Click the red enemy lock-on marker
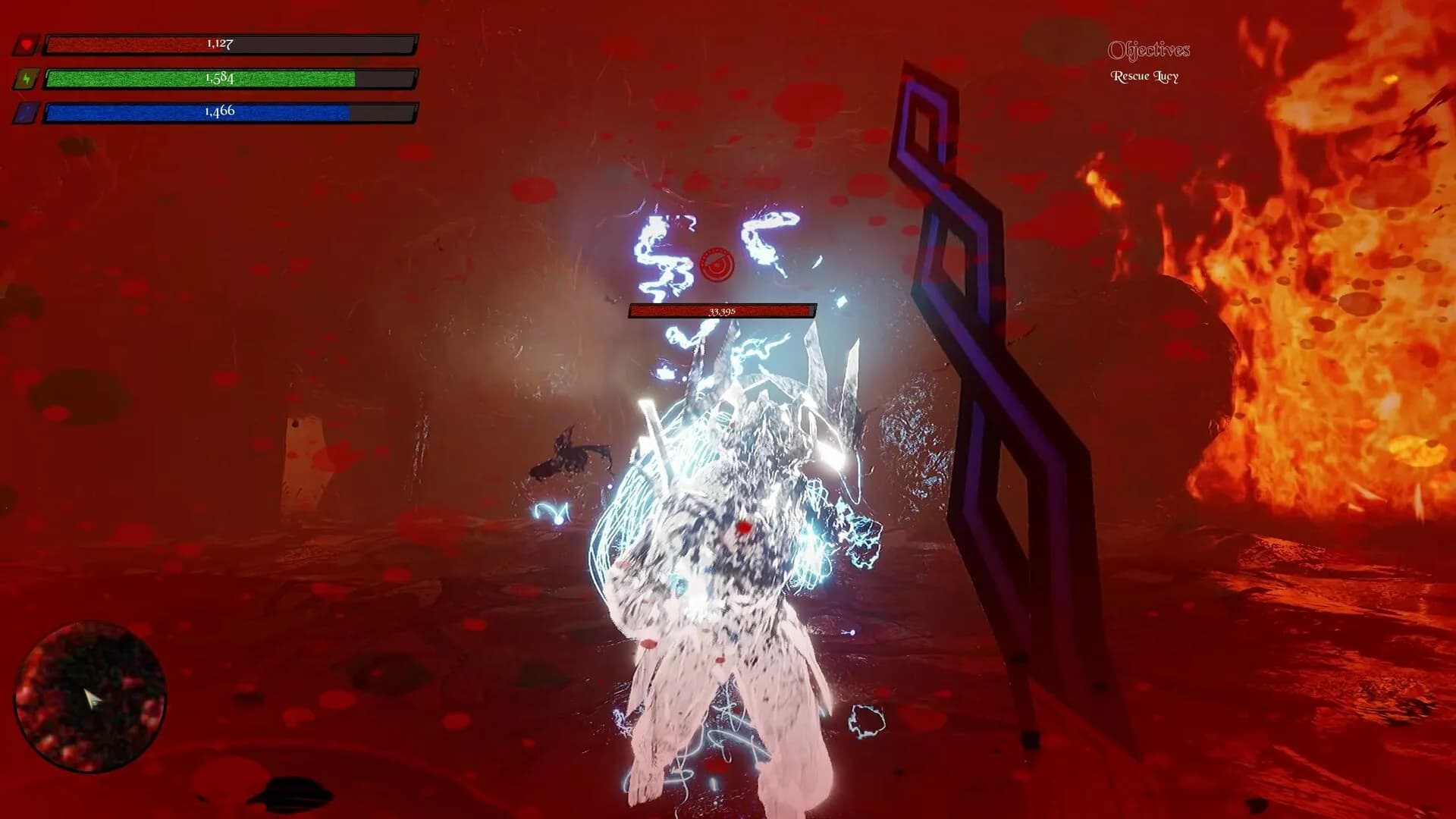Image resolution: width=1456 pixels, height=819 pixels. (x=717, y=265)
